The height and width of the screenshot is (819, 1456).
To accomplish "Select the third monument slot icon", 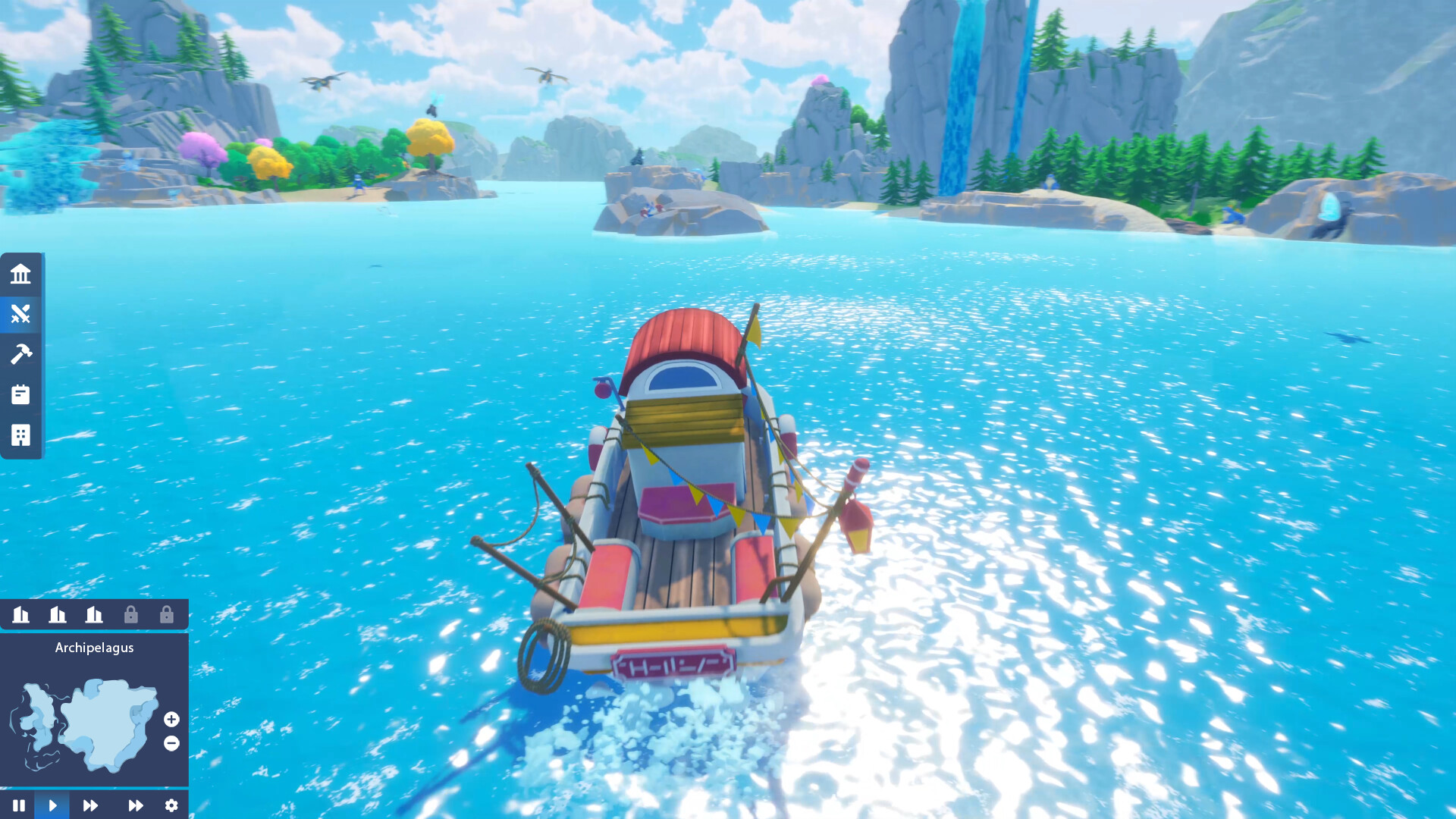I will [94, 615].
